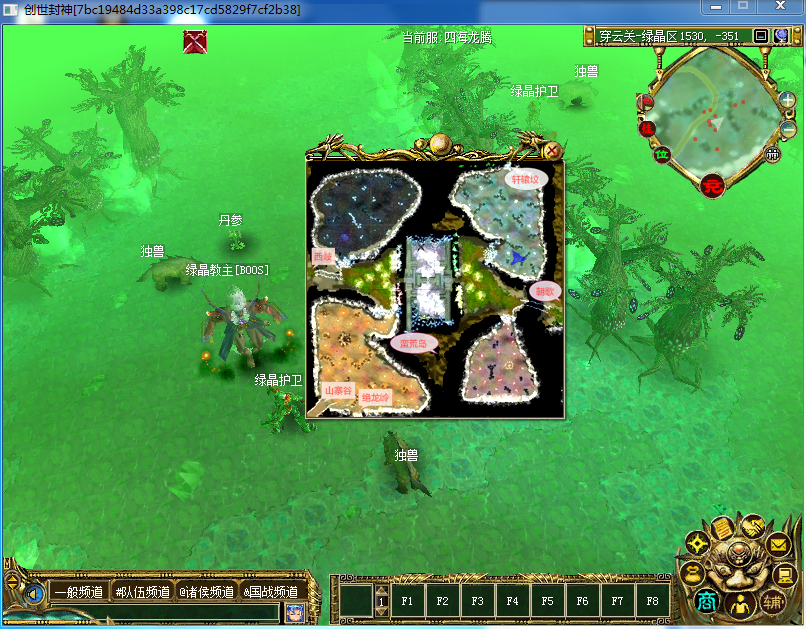
Task: Click the green 位 button beside minimap
Action: 661,154
